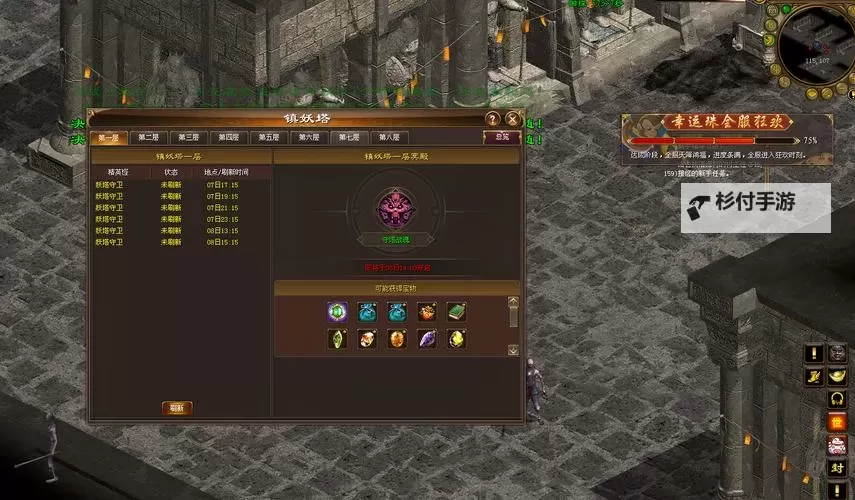Choose the 第六层 floor tab

[309, 138]
